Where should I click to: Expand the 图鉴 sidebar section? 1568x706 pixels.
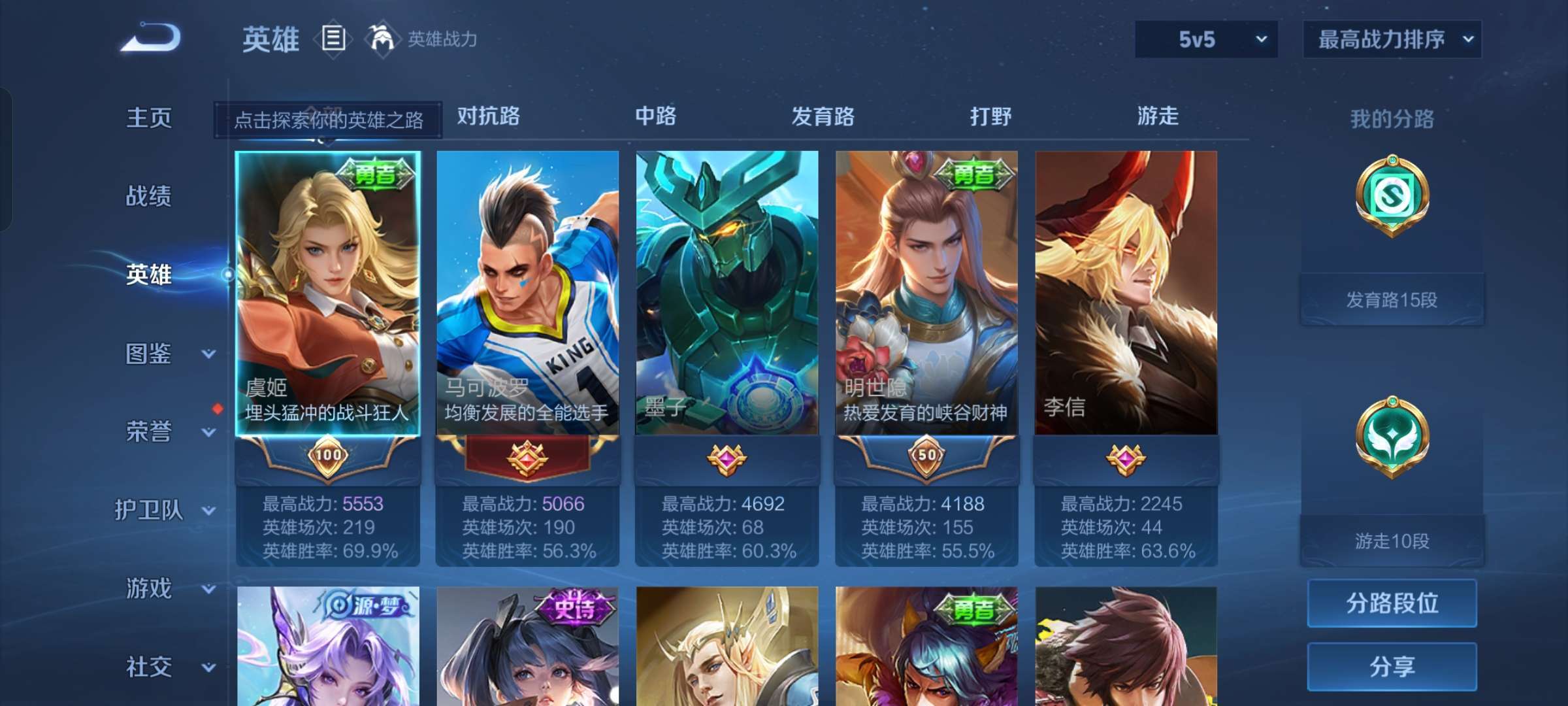click(149, 354)
